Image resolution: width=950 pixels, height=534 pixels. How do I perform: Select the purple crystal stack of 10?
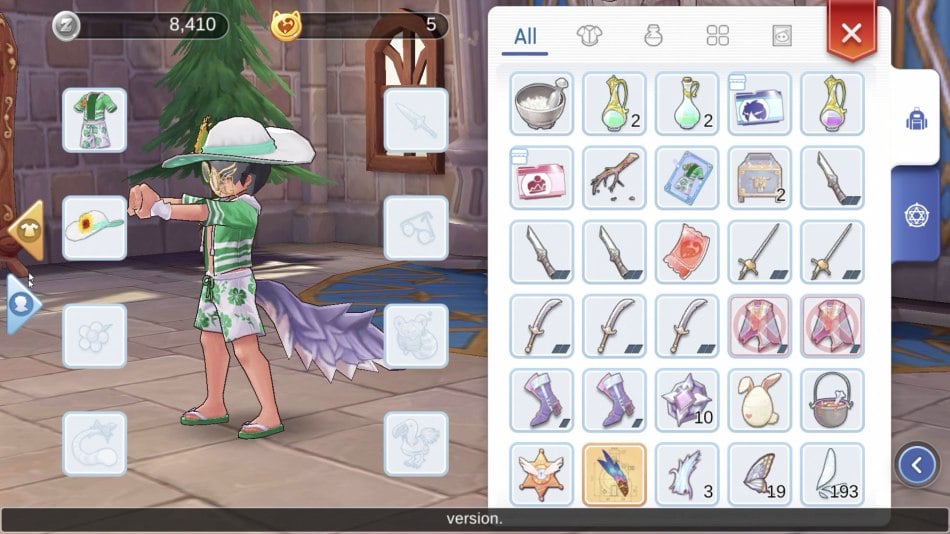(x=687, y=399)
